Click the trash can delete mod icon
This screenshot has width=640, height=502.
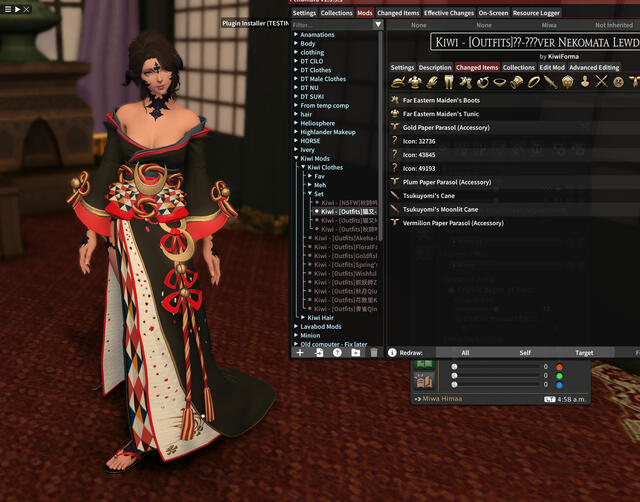(374, 352)
